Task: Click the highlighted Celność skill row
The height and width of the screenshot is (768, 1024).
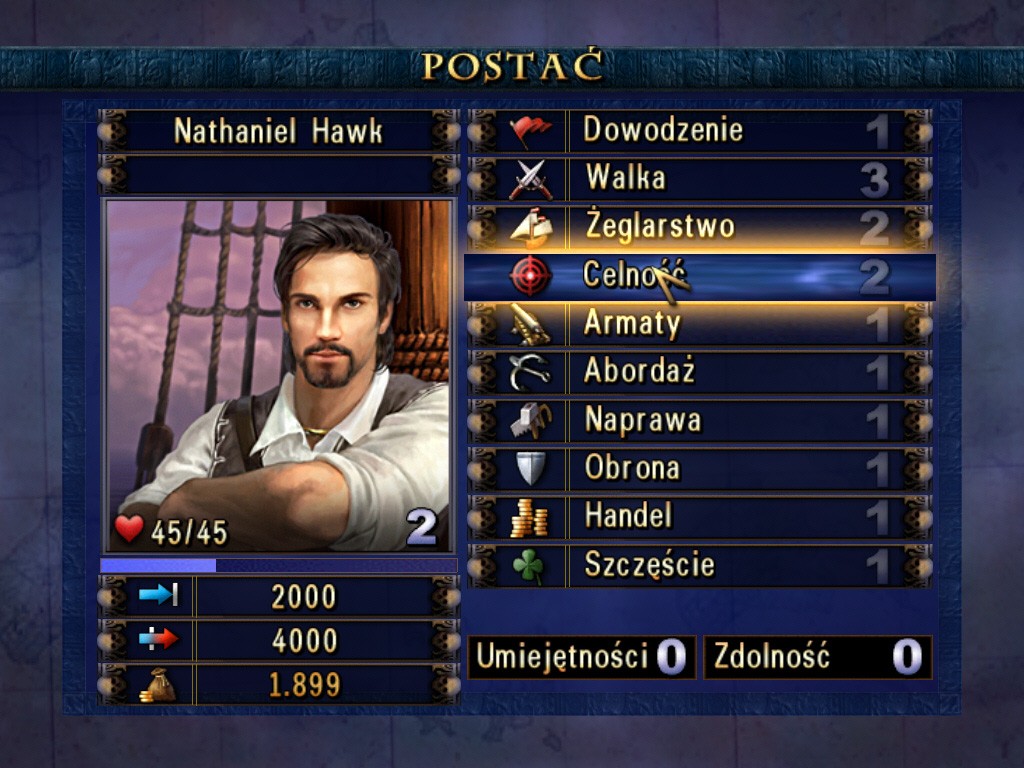Action: pyautogui.click(x=700, y=276)
